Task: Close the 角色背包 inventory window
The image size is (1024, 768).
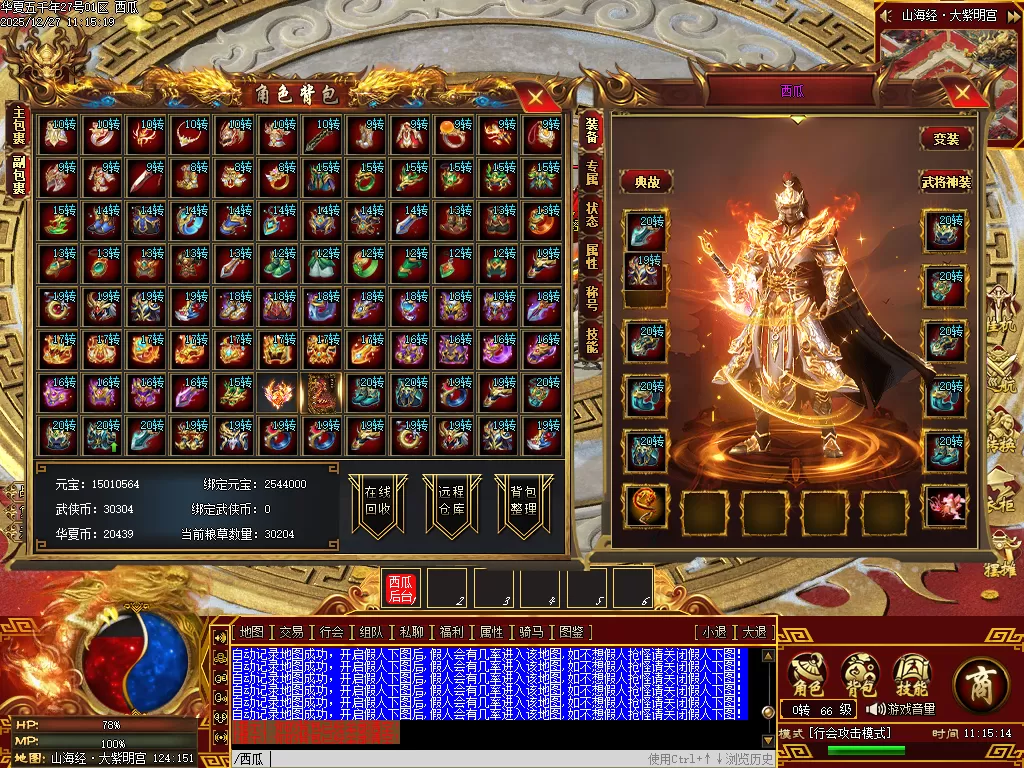Action: pos(536,97)
